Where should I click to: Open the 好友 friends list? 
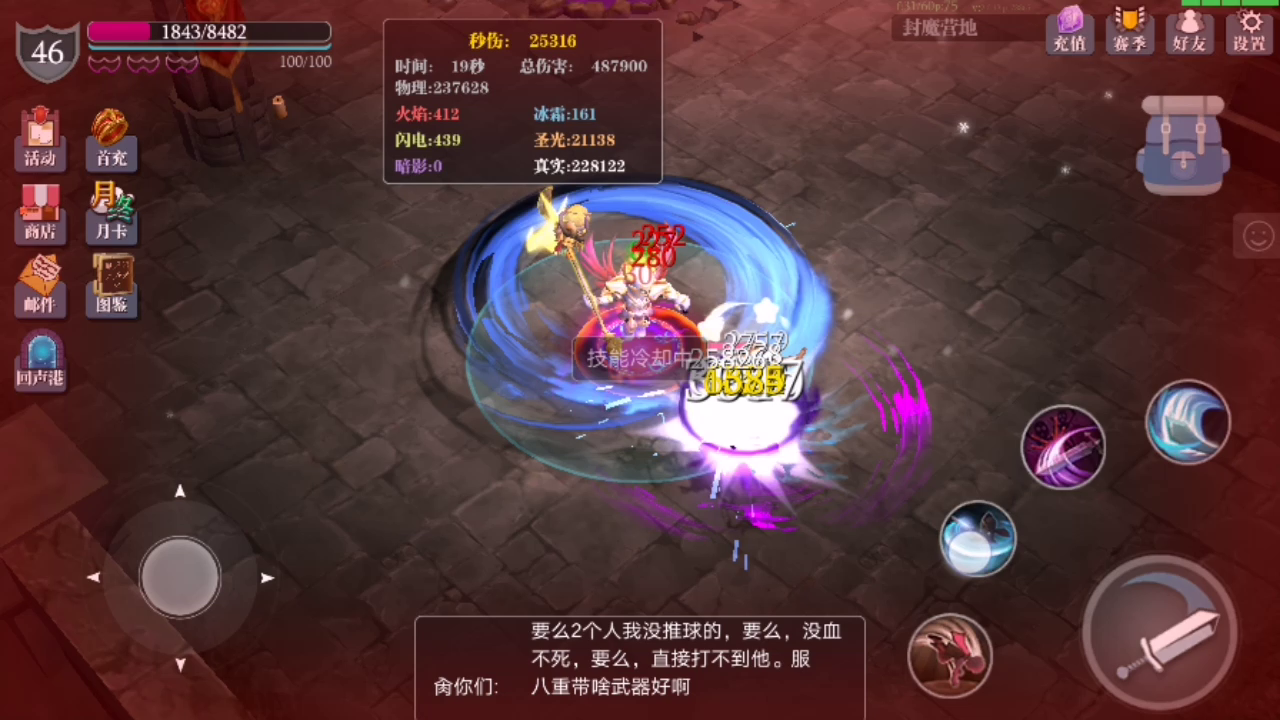pos(1189,30)
